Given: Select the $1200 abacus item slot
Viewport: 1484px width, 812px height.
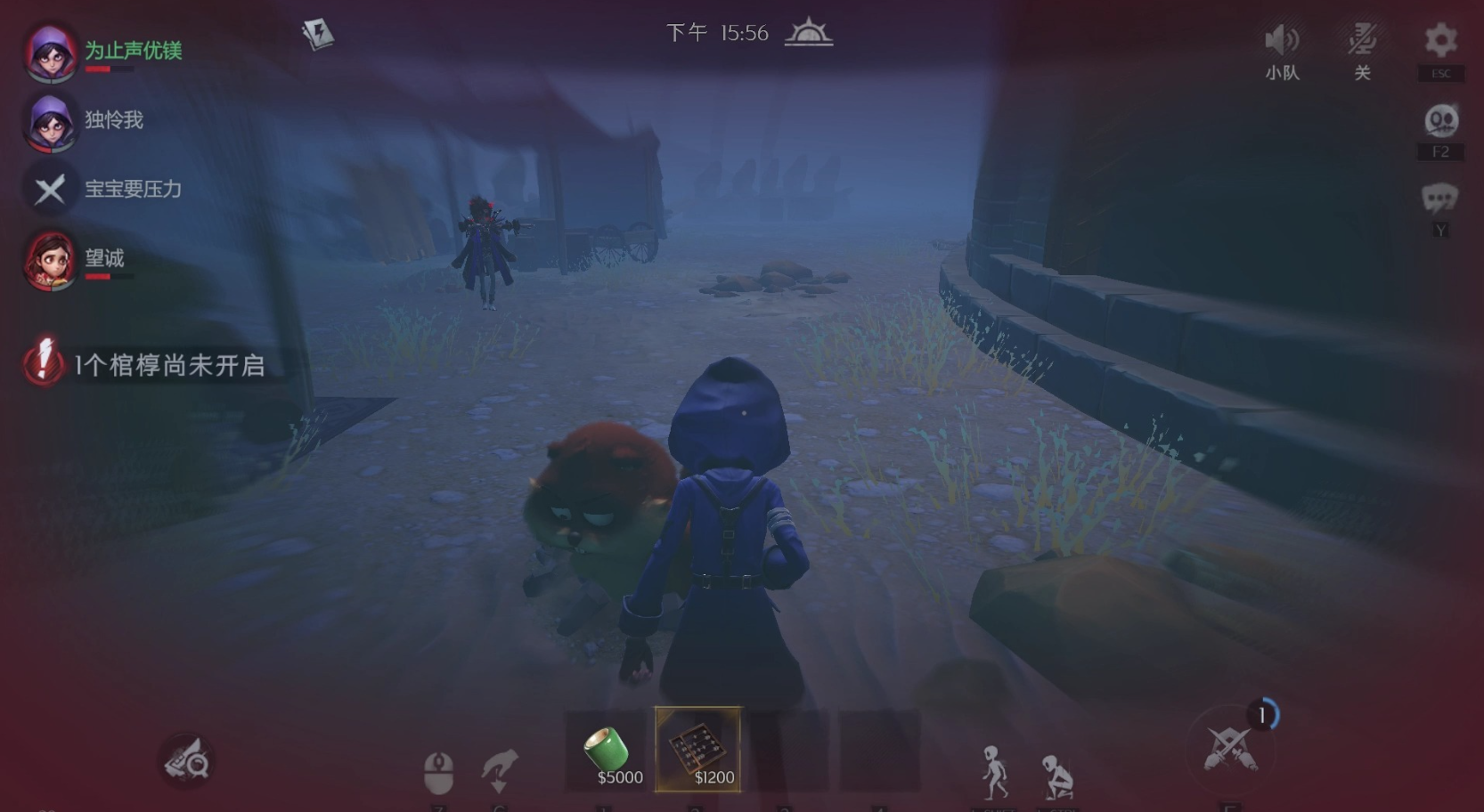Looking at the screenshot, I should (x=698, y=750).
